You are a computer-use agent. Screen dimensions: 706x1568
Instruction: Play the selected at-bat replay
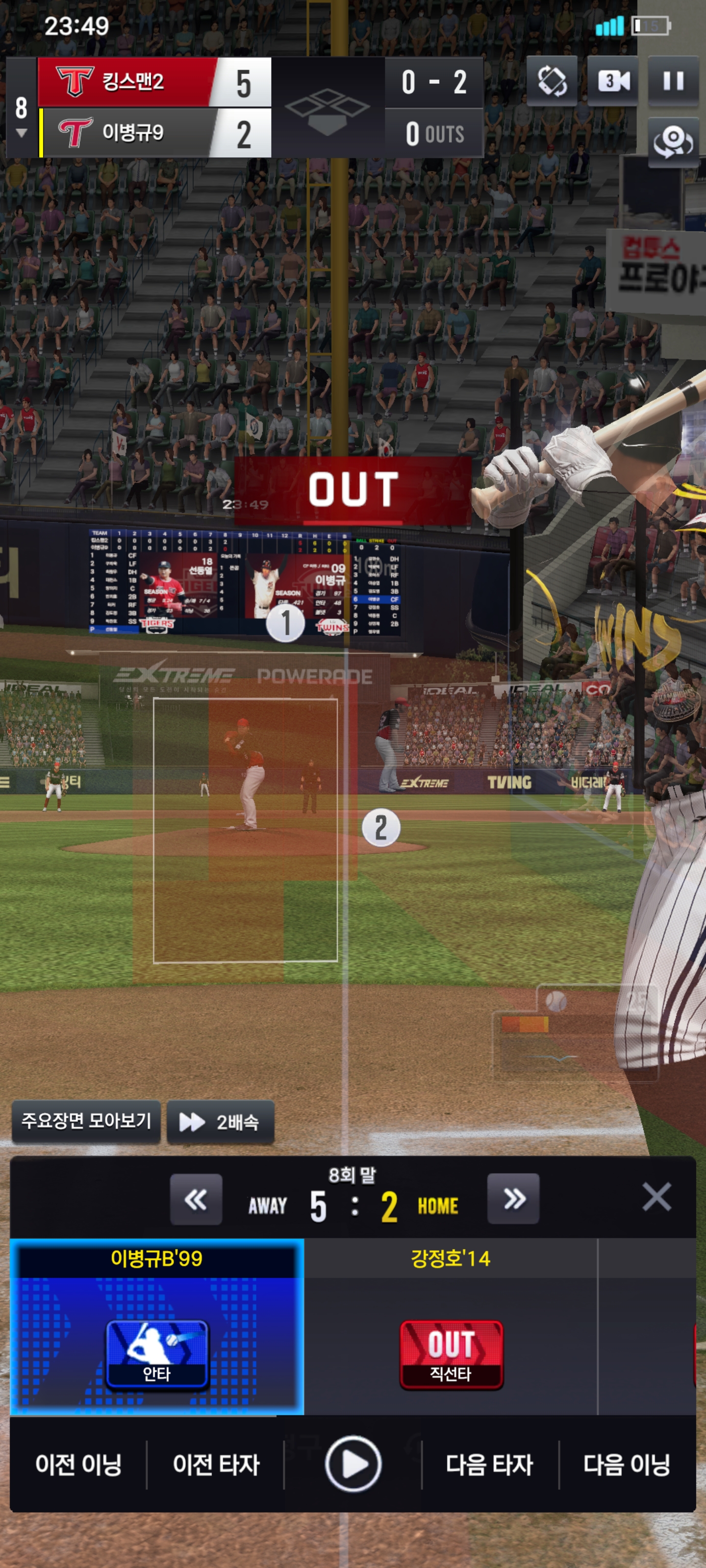point(353,1465)
